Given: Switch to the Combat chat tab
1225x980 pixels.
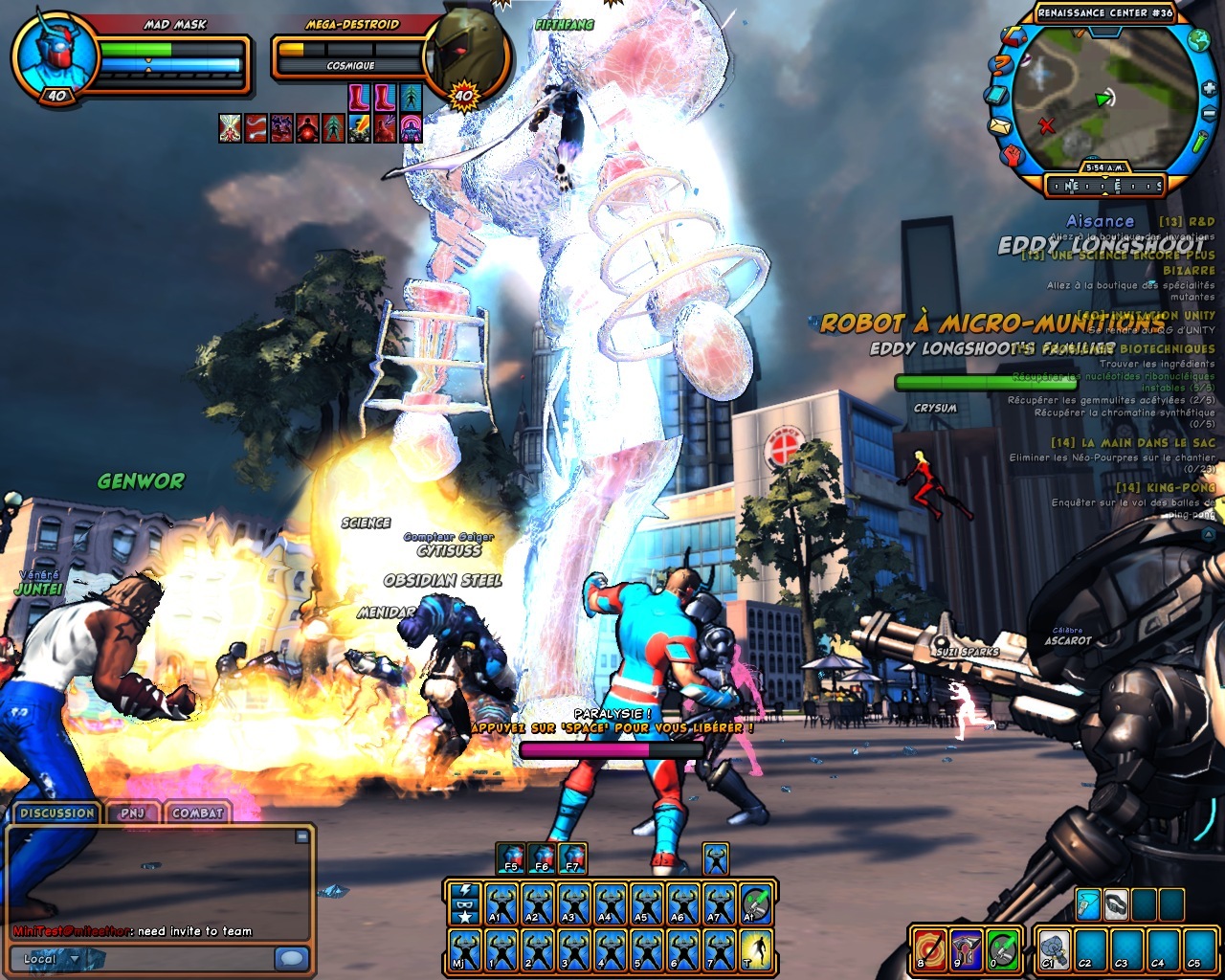Looking at the screenshot, I should click(197, 813).
